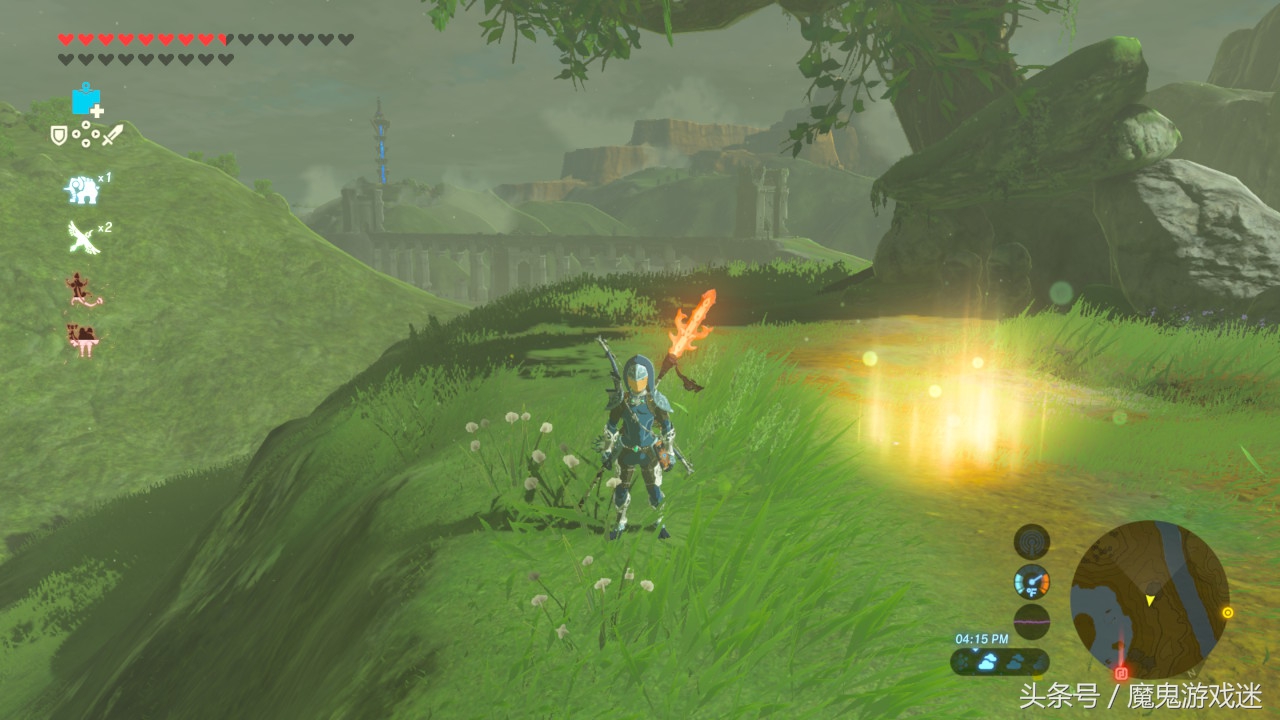Click the red shrine marker on minimap
Viewport: 1280px width, 720px height.
pos(1121,673)
